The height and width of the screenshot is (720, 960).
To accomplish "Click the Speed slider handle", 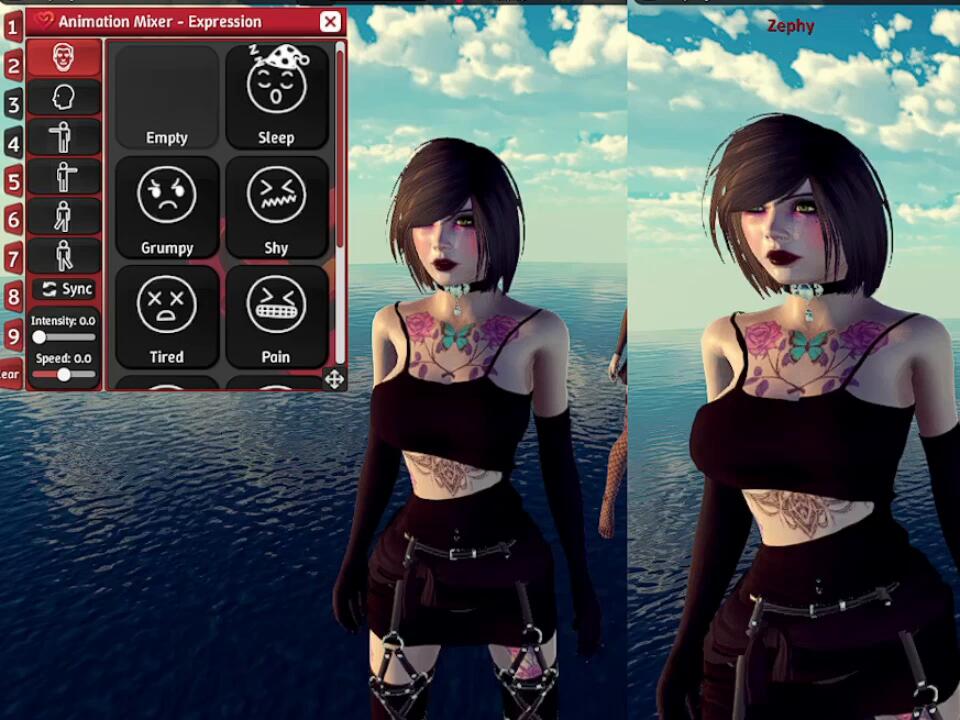I will pos(64,374).
